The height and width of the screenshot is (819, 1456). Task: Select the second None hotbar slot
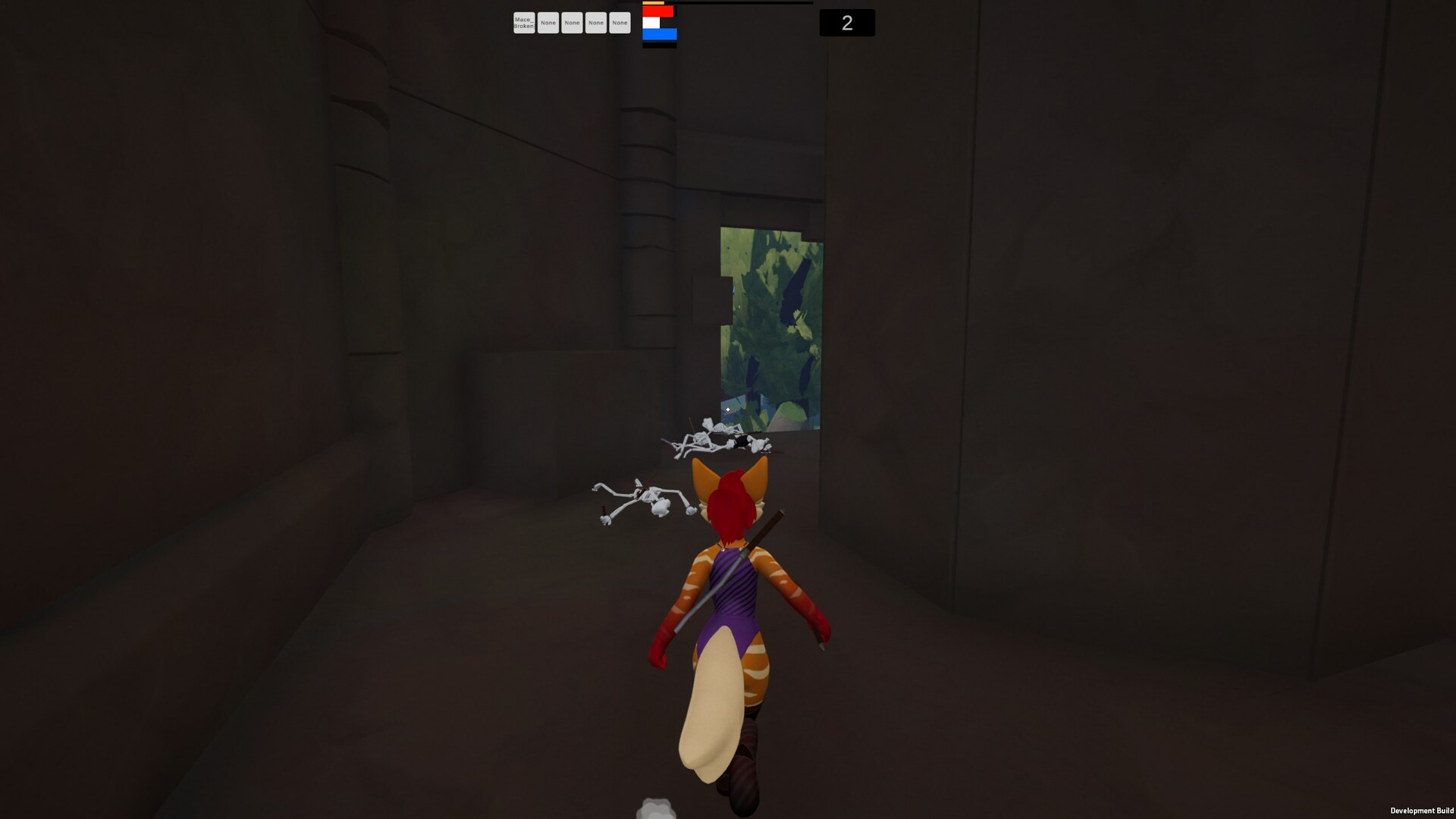(x=573, y=23)
